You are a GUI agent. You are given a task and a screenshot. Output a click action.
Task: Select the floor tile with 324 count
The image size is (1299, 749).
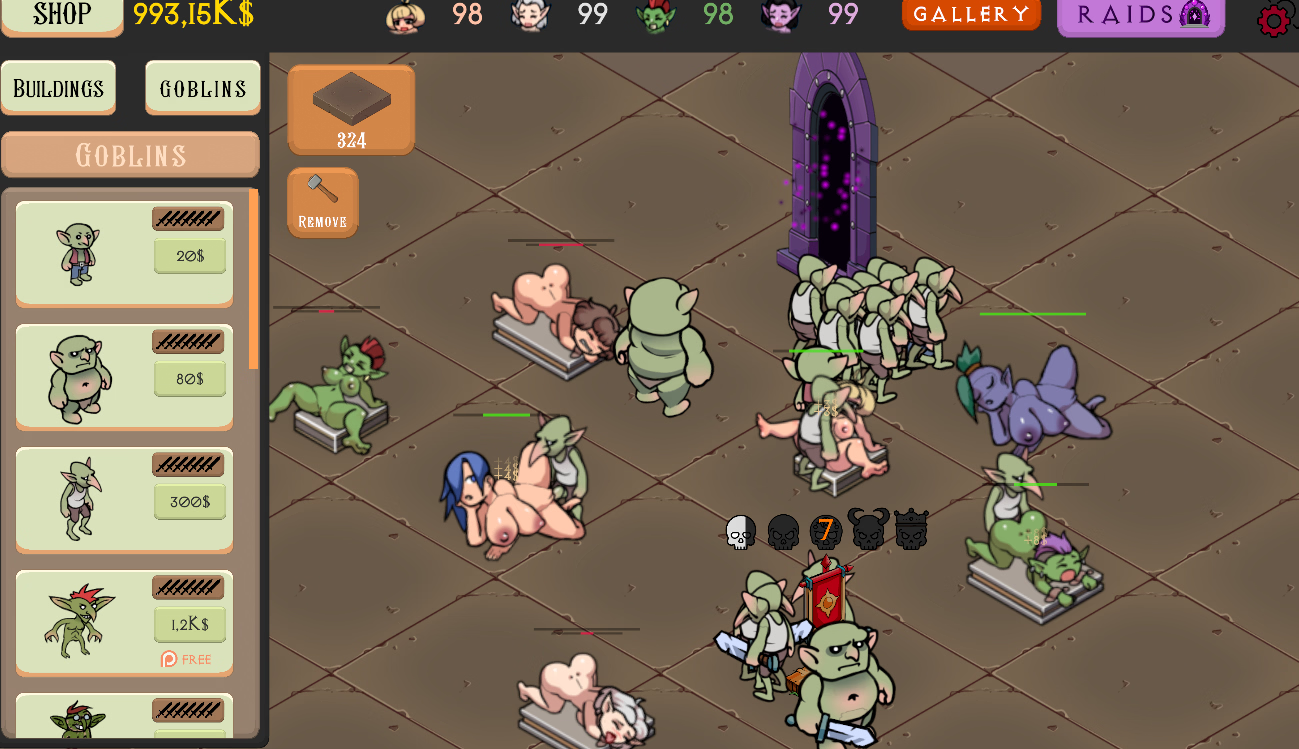(351, 109)
